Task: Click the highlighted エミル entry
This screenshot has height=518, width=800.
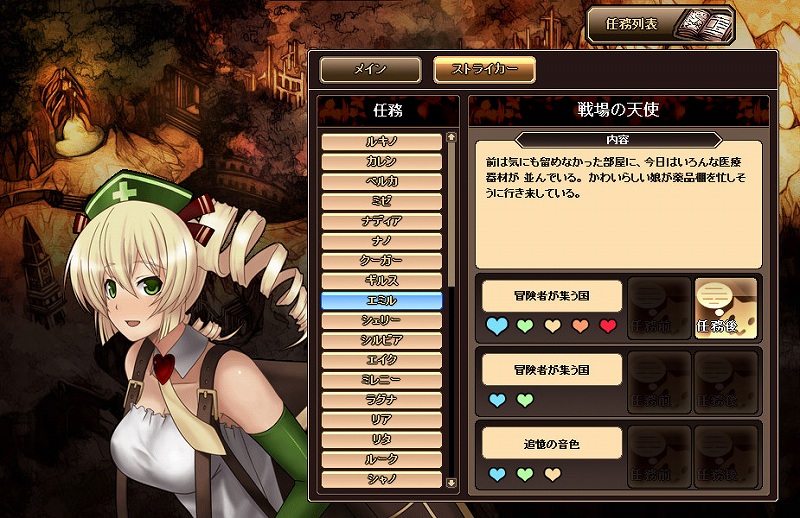Action: (x=381, y=301)
